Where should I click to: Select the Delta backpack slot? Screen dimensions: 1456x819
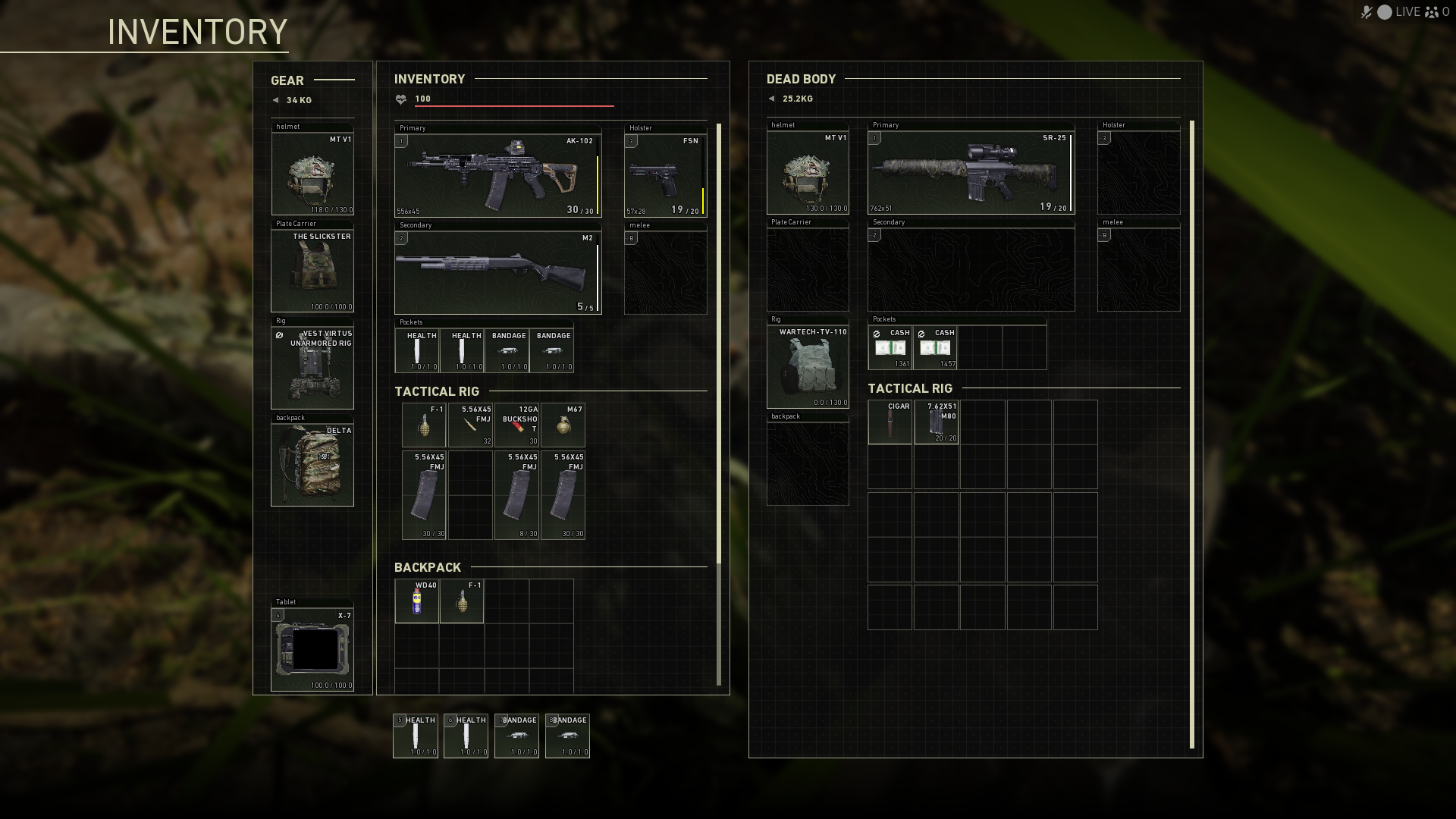point(312,464)
